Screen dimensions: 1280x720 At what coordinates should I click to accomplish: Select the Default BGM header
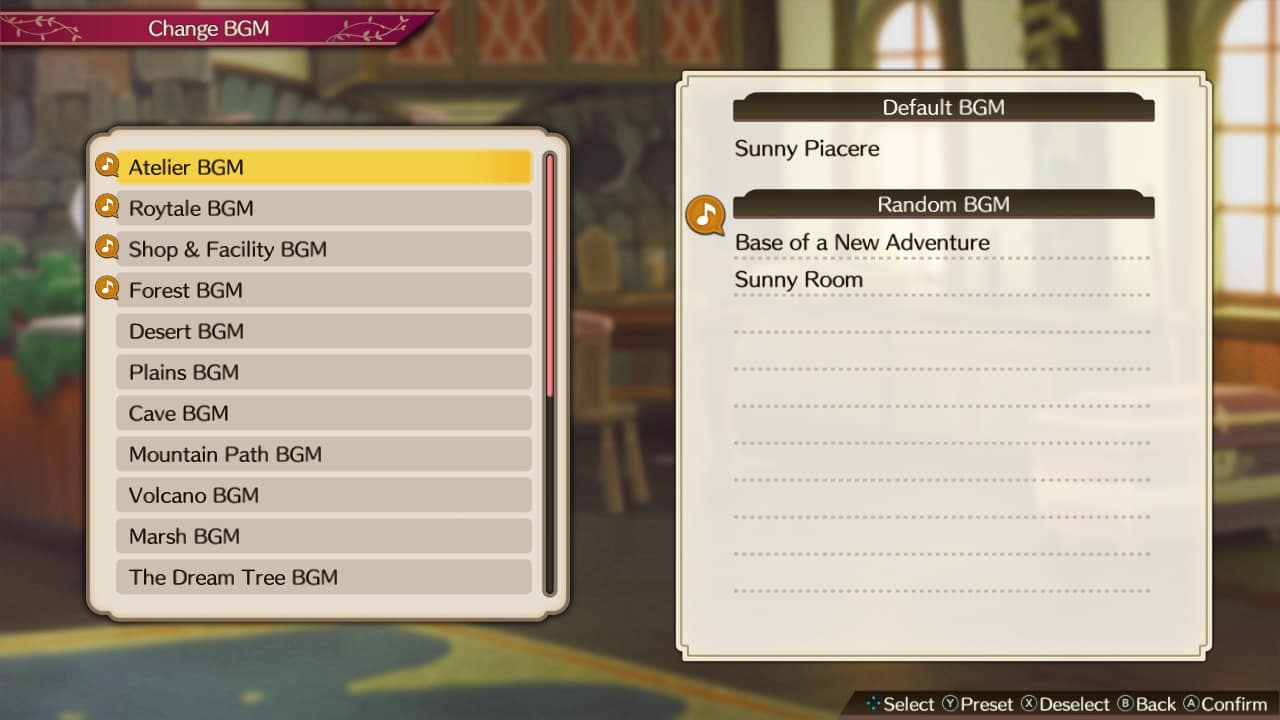(x=943, y=107)
